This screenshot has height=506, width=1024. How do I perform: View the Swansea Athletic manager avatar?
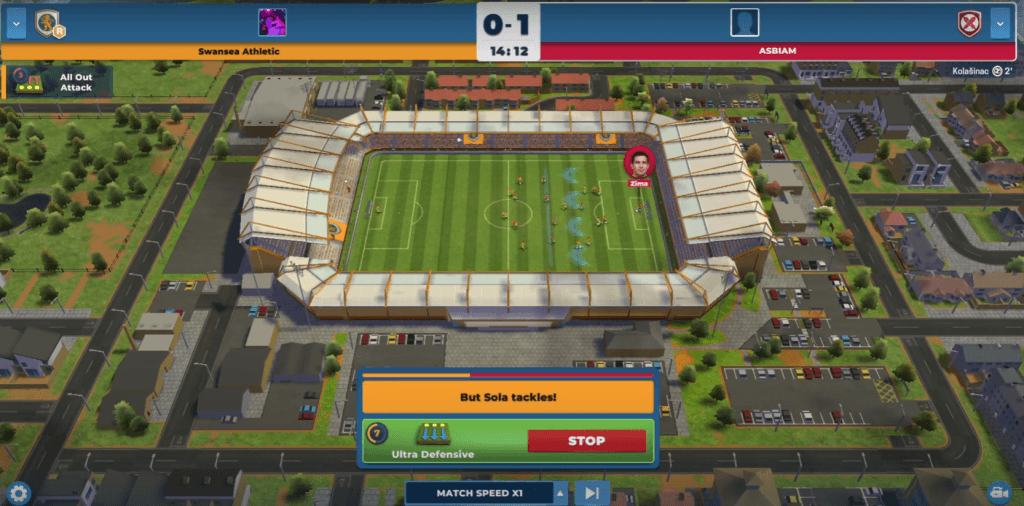click(272, 22)
